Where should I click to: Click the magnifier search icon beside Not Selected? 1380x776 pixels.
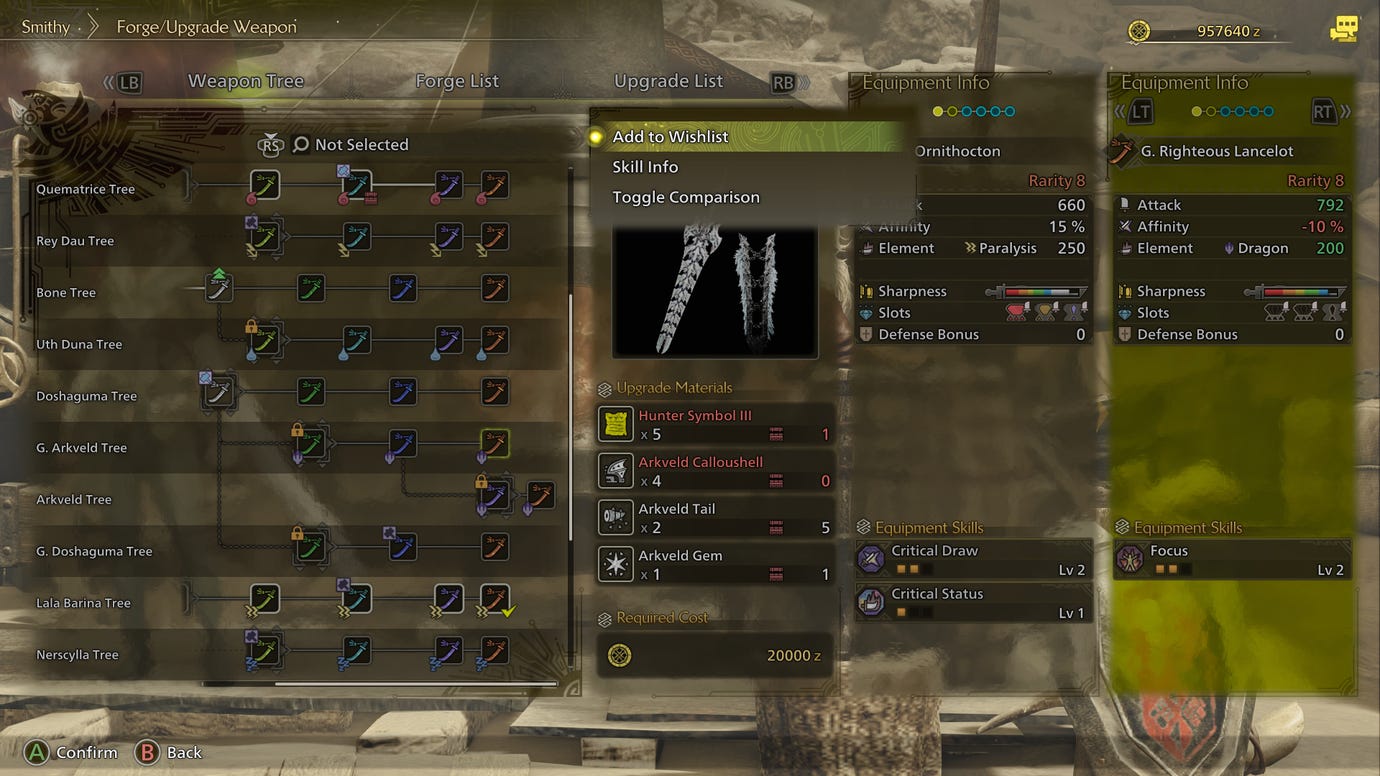(x=300, y=144)
